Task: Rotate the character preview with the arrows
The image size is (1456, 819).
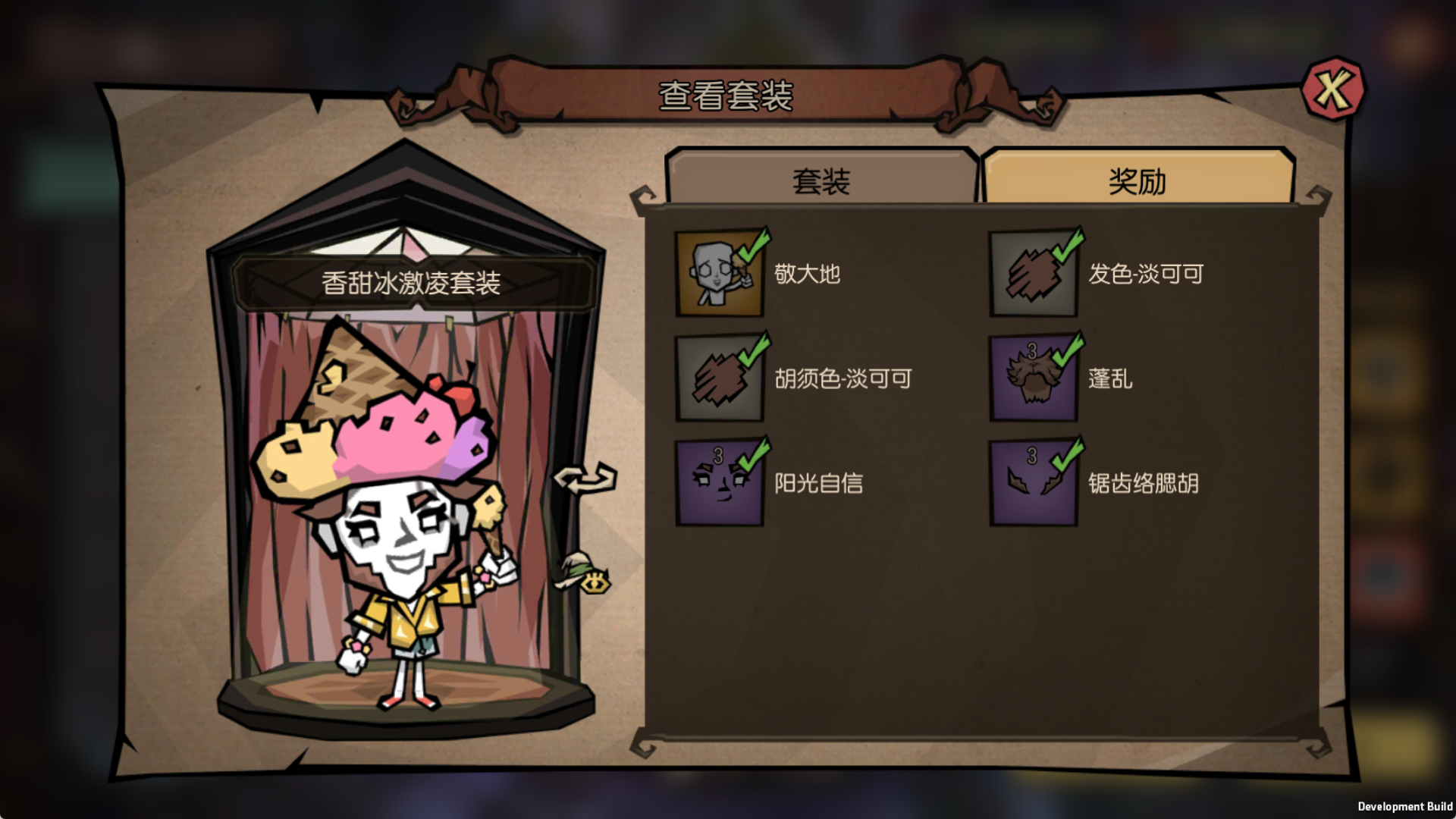Action: (x=585, y=479)
